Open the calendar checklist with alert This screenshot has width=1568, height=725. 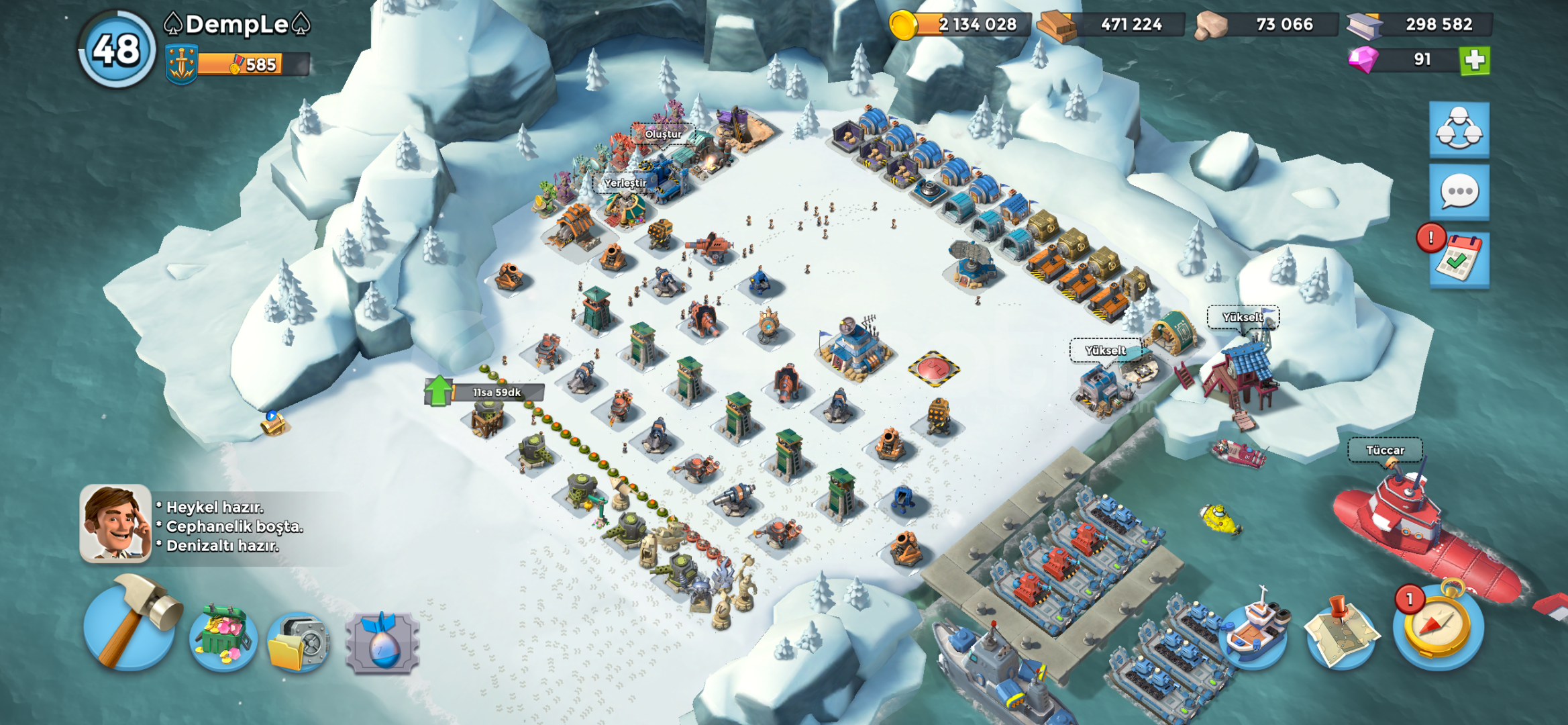(x=1459, y=258)
